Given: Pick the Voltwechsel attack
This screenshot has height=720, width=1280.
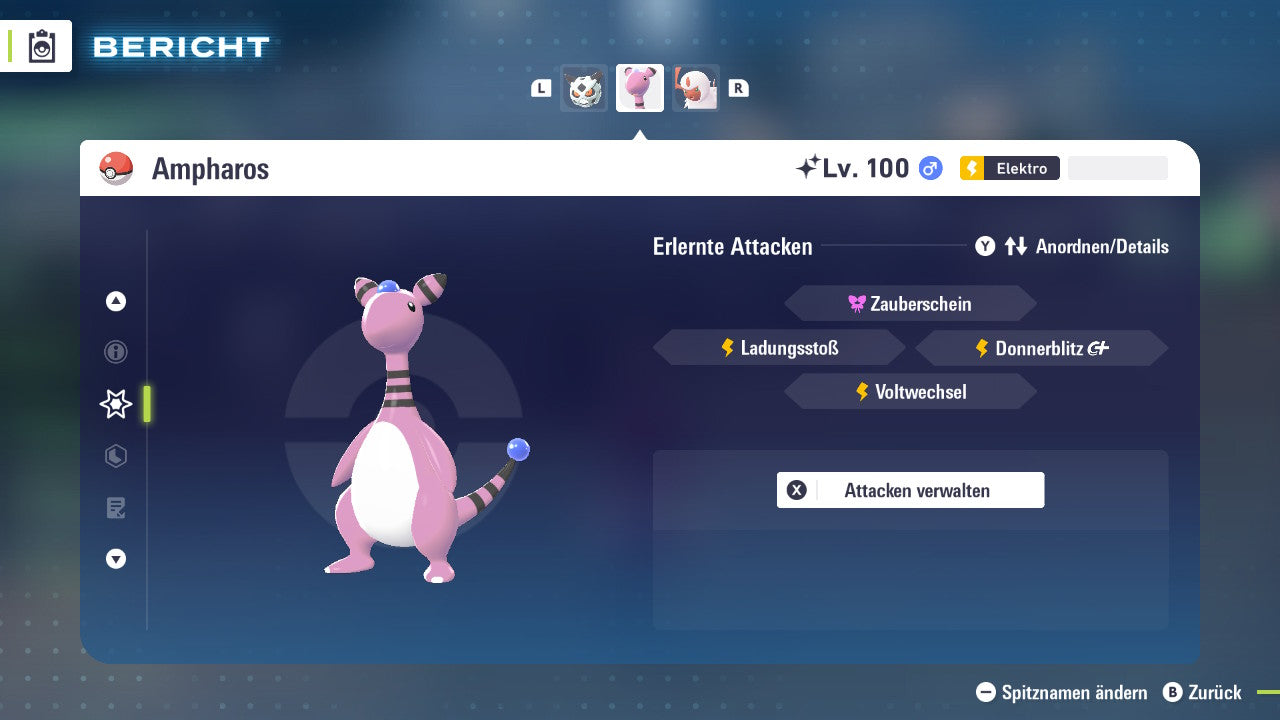Looking at the screenshot, I should 910,392.
